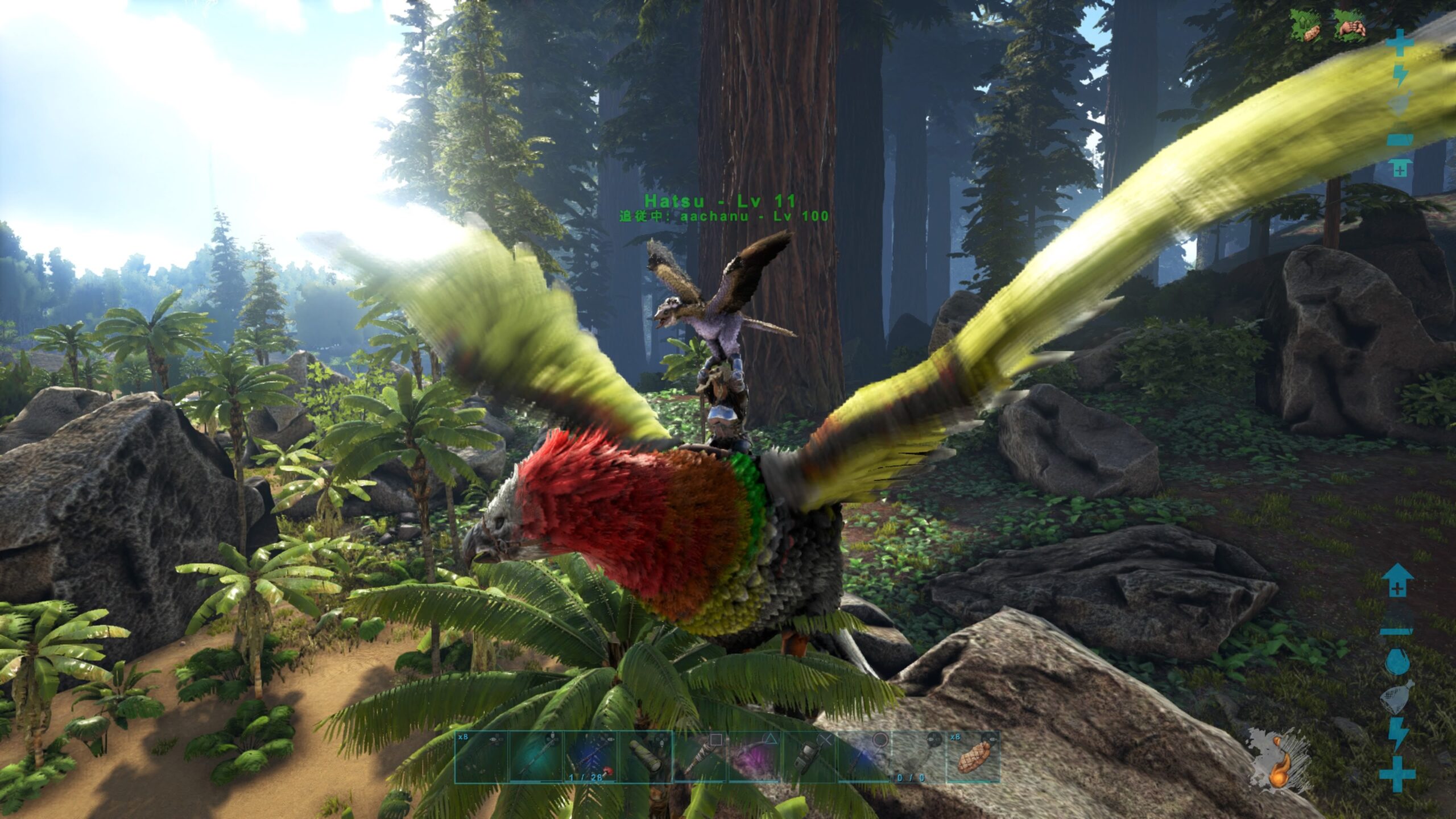Equip the wrapped wooden club slot

point(700,757)
